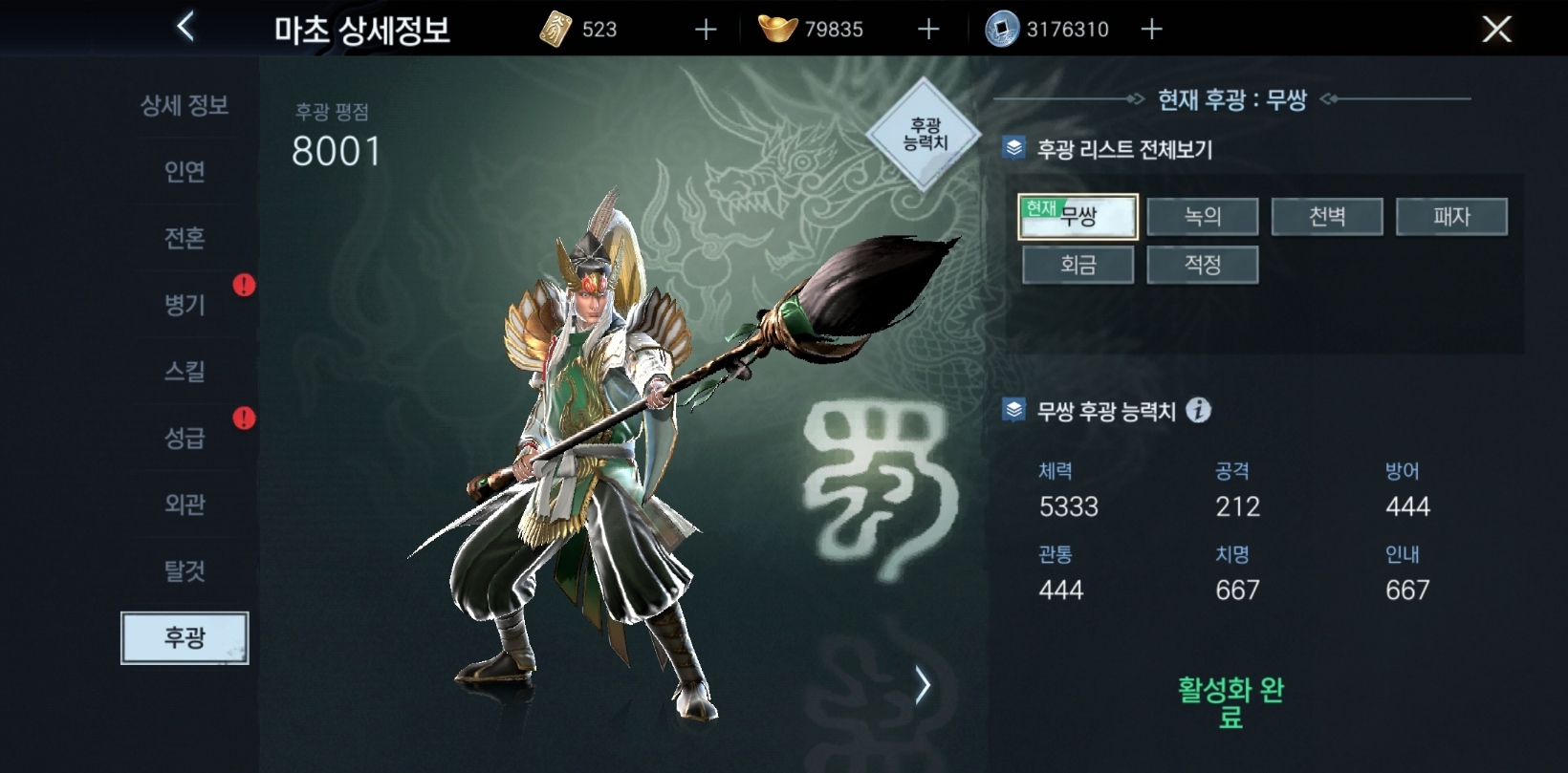Select the 녹의 aura
This screenshot has width=1568, height=773.
[x=1203, y=216]
